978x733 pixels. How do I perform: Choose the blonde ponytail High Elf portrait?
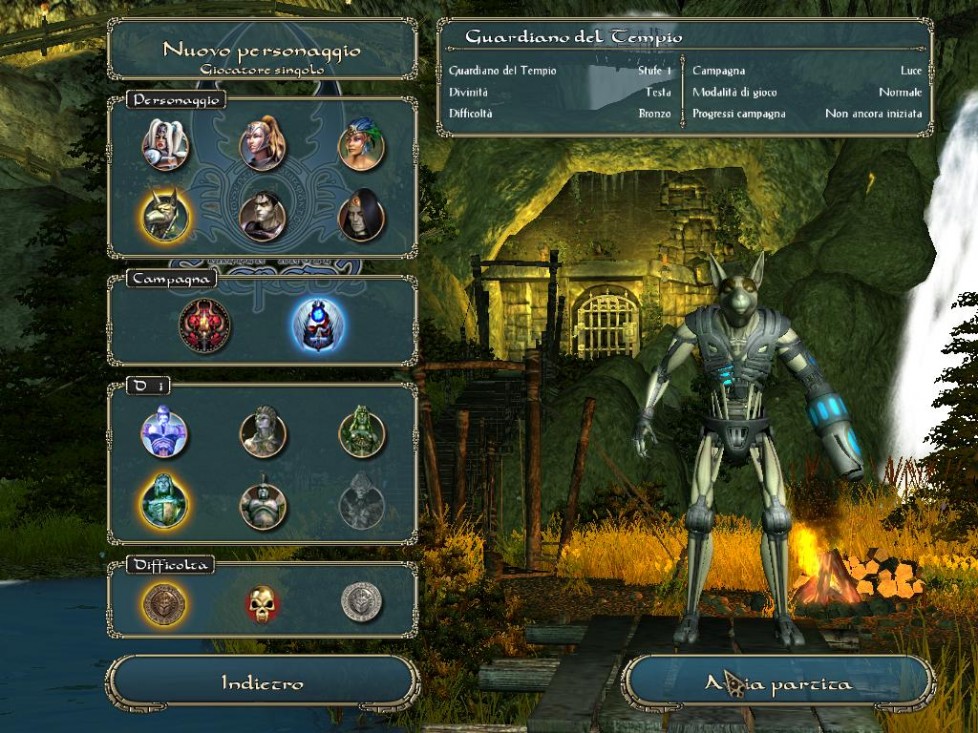click(x=263, y=145)
